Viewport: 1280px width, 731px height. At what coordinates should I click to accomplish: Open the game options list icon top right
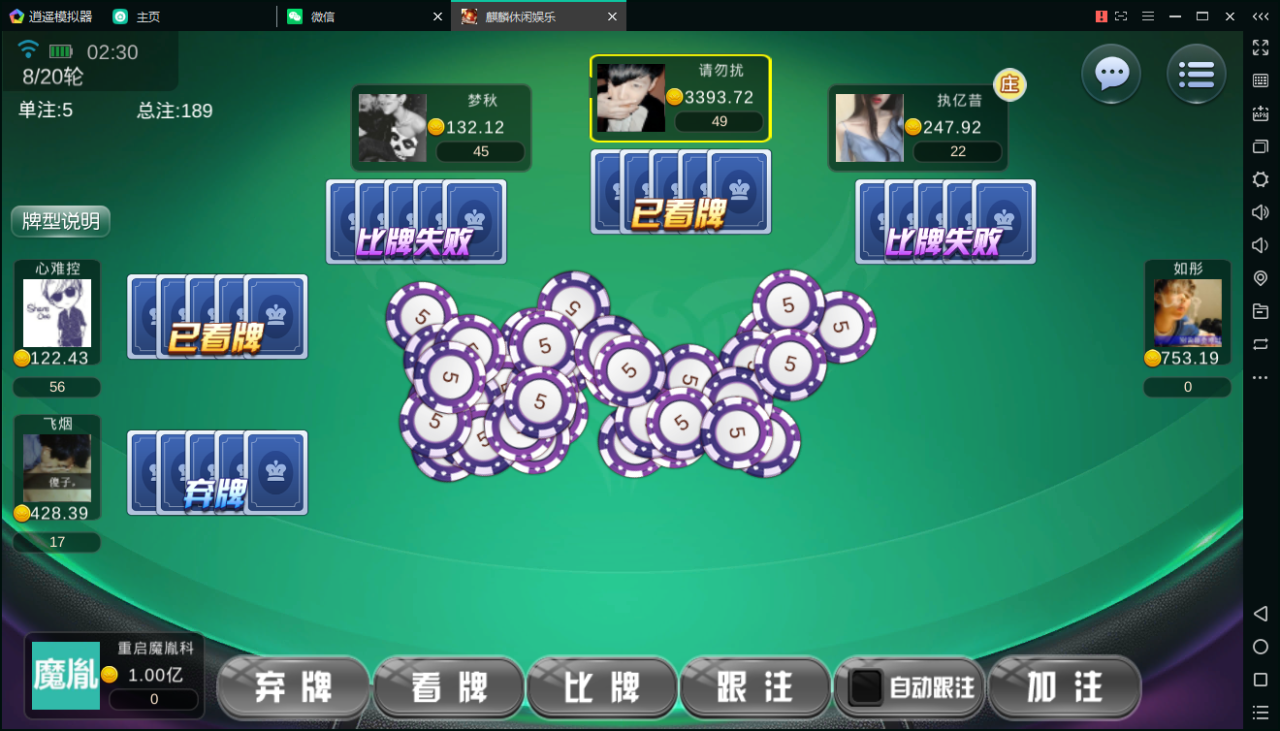(1196, 75)
